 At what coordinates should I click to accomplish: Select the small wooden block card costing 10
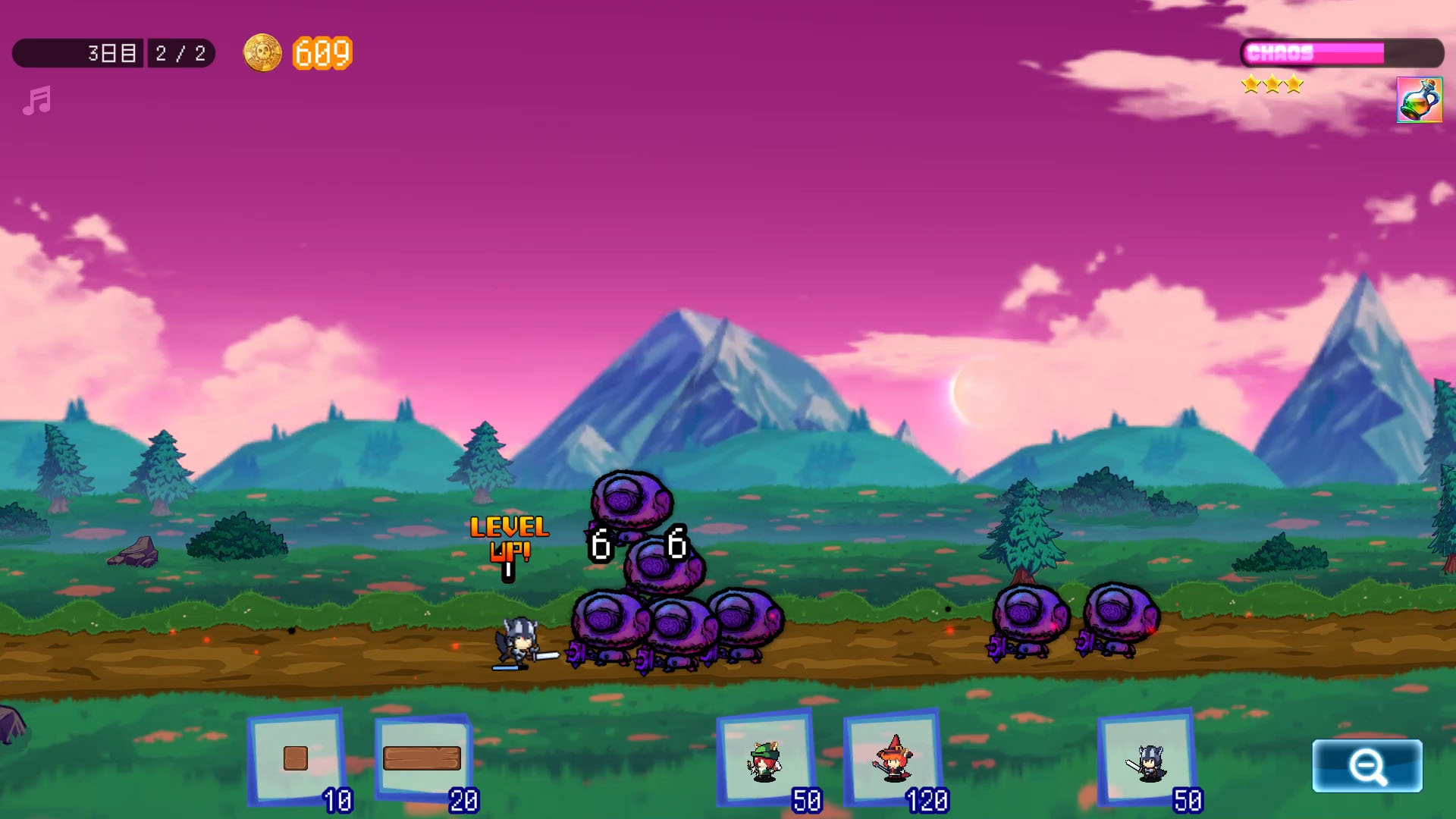pos(296,758)
